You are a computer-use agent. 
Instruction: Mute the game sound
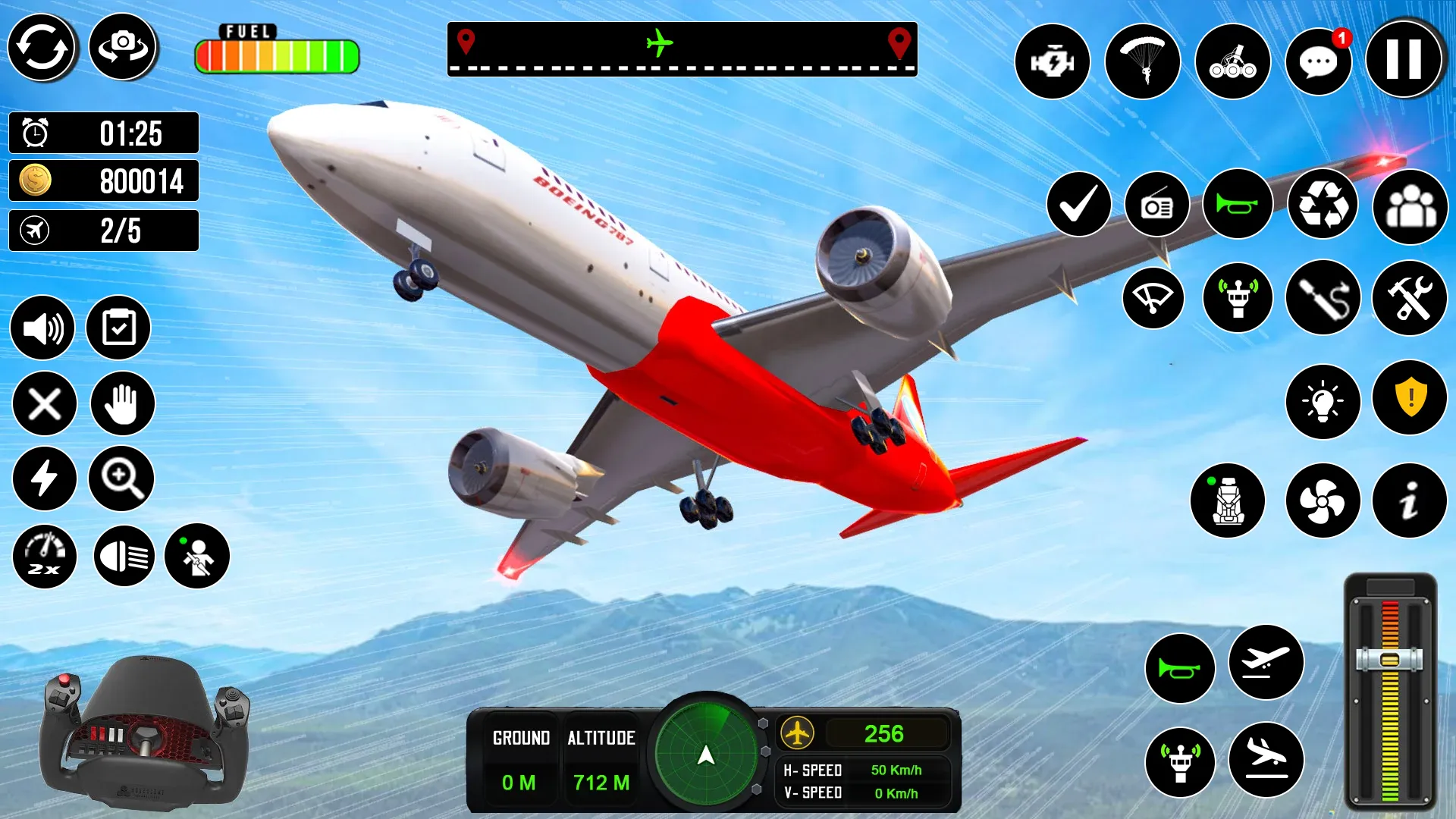pos(43,328)
